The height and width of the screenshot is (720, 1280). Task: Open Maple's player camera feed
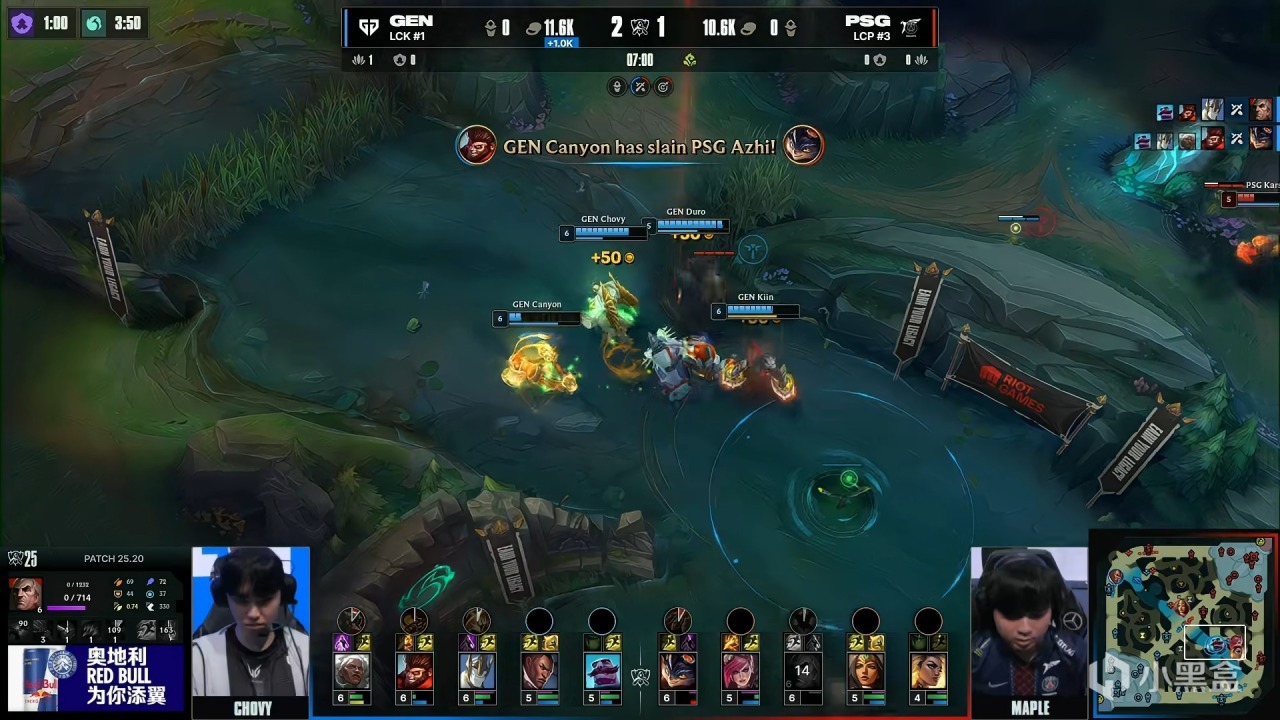pos(1029,621)
